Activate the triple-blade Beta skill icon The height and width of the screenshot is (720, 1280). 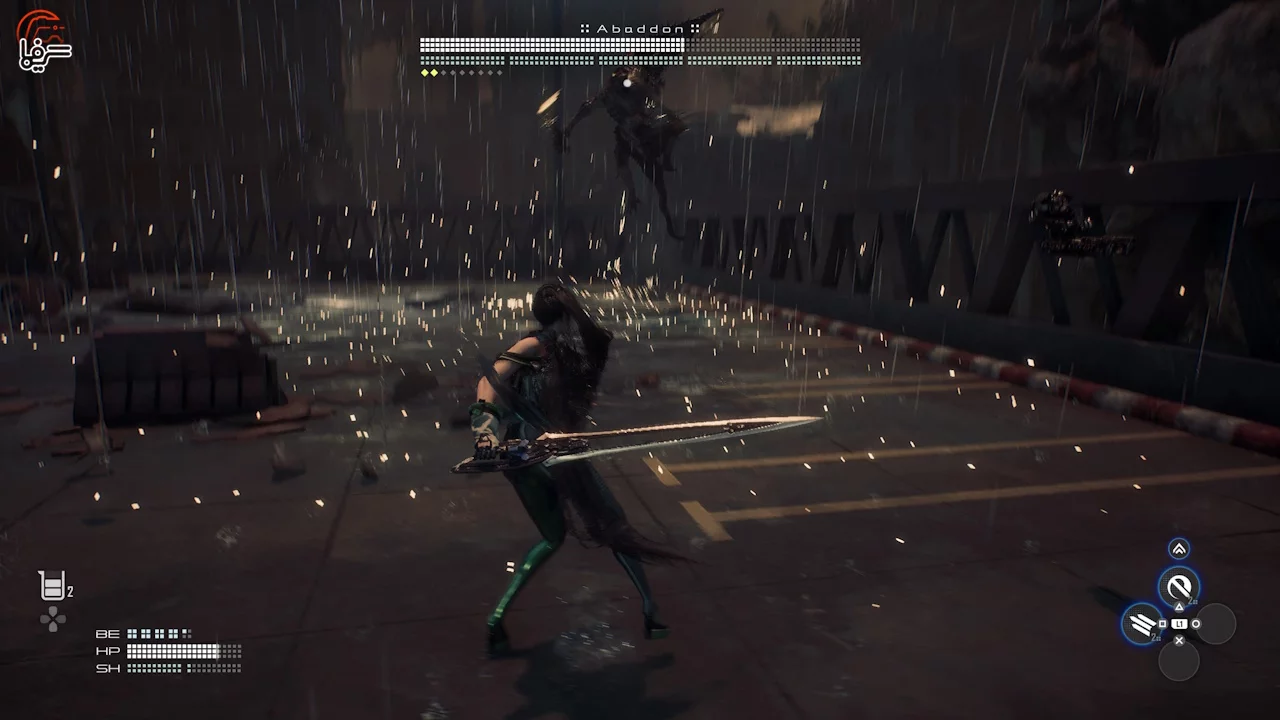tap(1141, 624)
